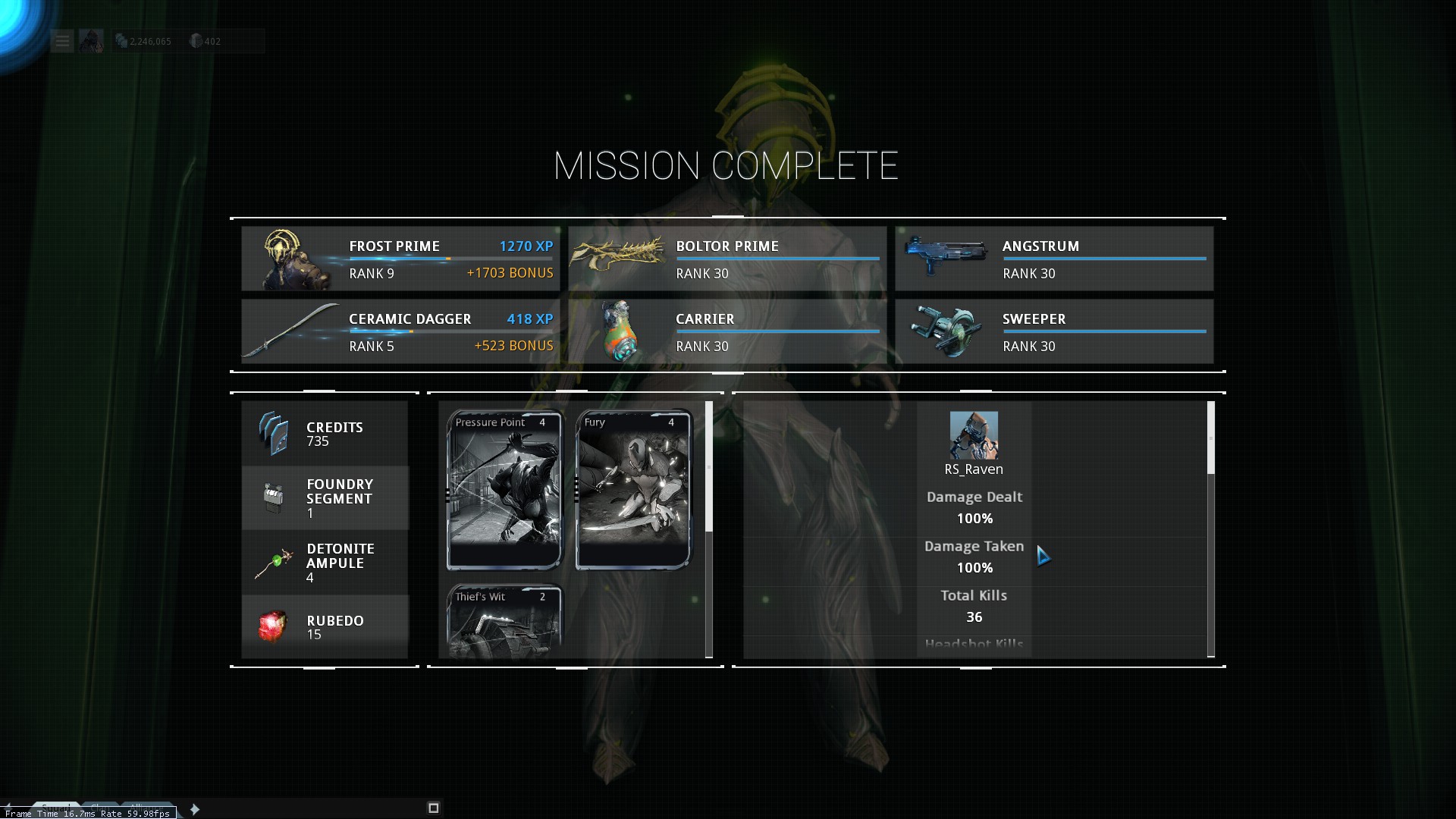Viewport: 1456px width, 819px height.
Task: Pick the Fury mod card
Action: pyautogui.click(x=633, y=490)
